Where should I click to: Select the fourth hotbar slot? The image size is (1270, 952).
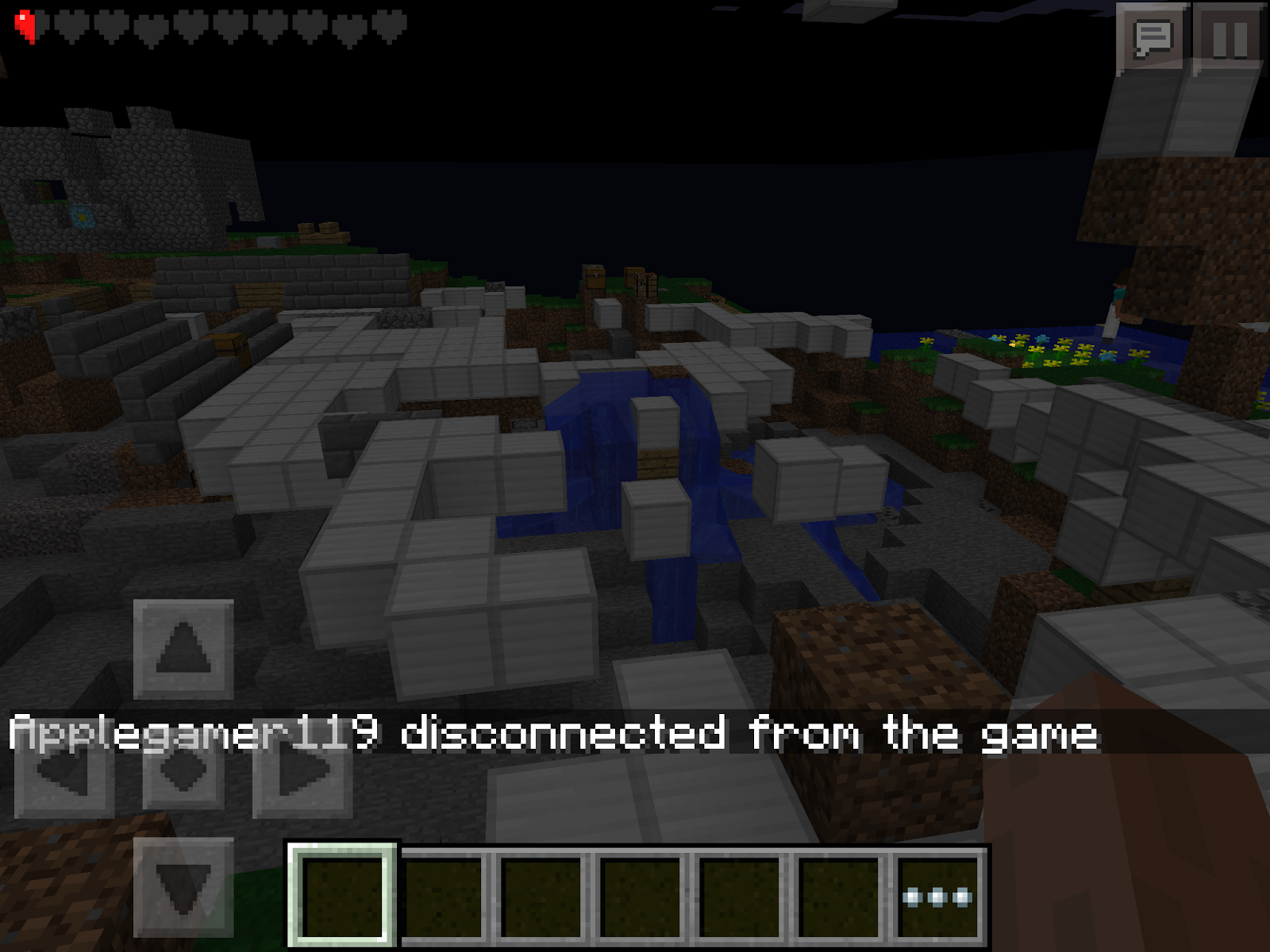coord(643,896)
